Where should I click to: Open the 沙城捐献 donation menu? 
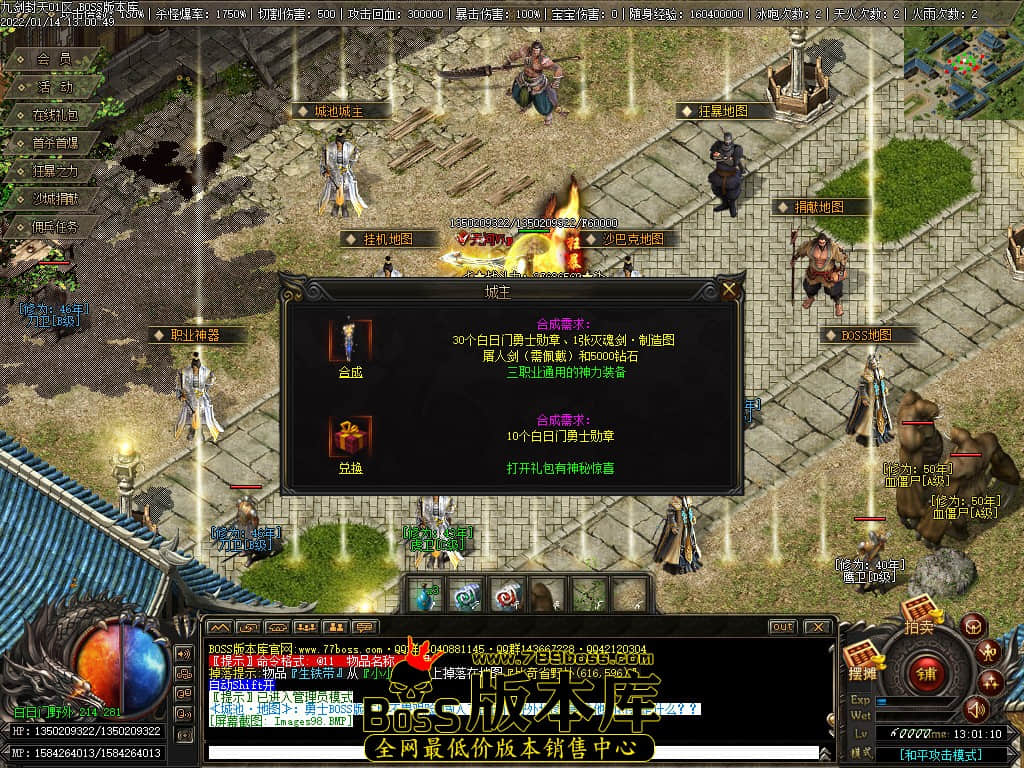pos(55,199)
